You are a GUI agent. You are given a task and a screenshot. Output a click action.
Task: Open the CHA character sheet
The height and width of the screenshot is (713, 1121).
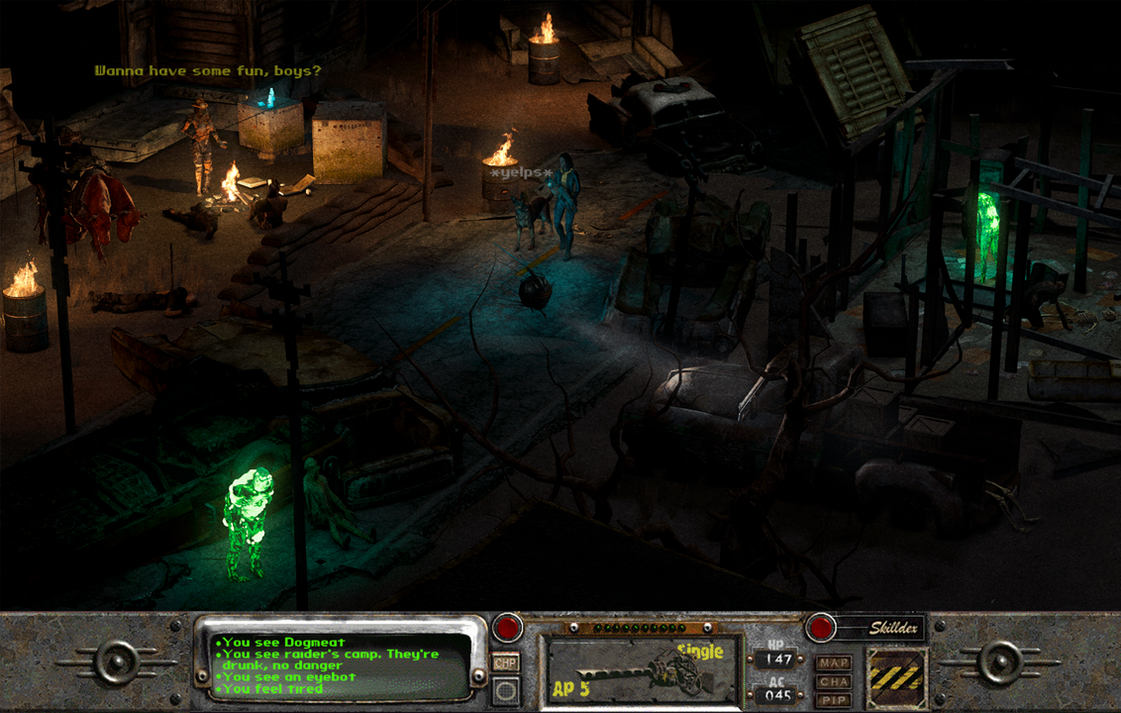click(834, 682)
